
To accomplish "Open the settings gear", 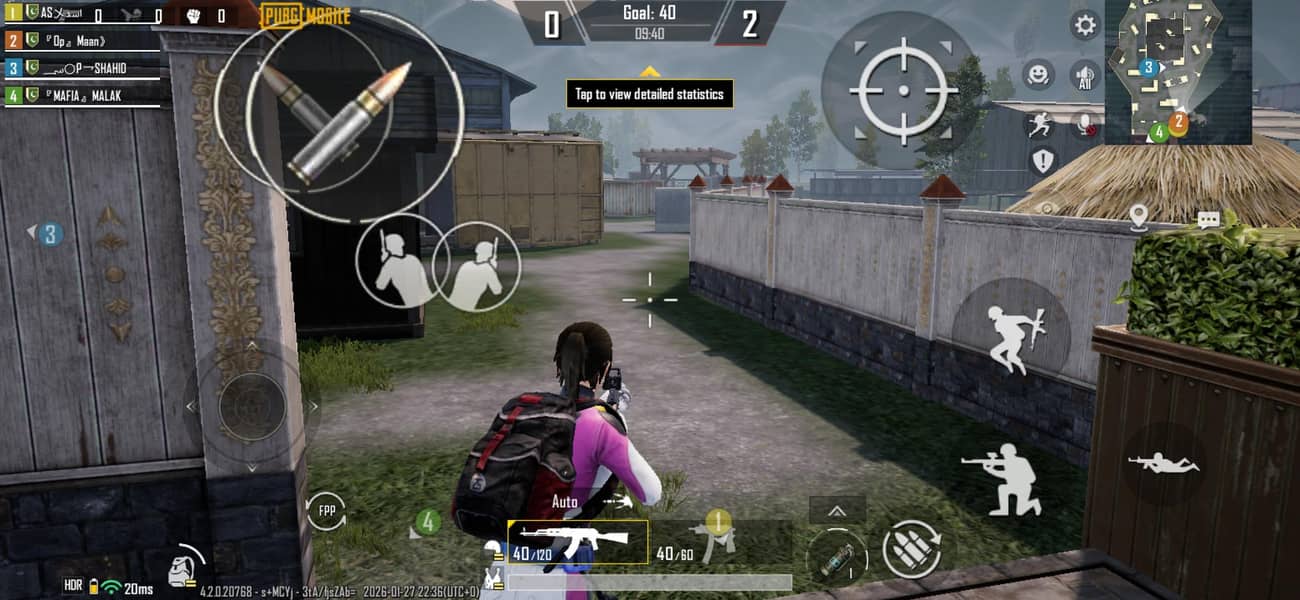I will (x=1084, y=25).
